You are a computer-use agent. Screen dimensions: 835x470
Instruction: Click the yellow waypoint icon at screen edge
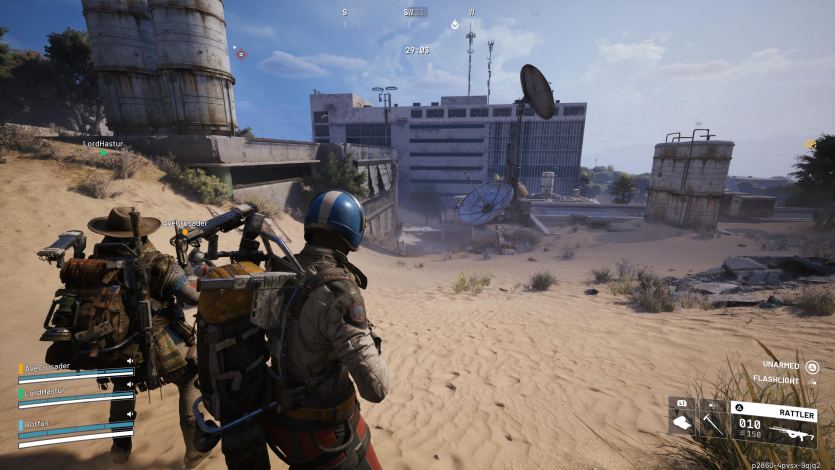pos(809,145)
